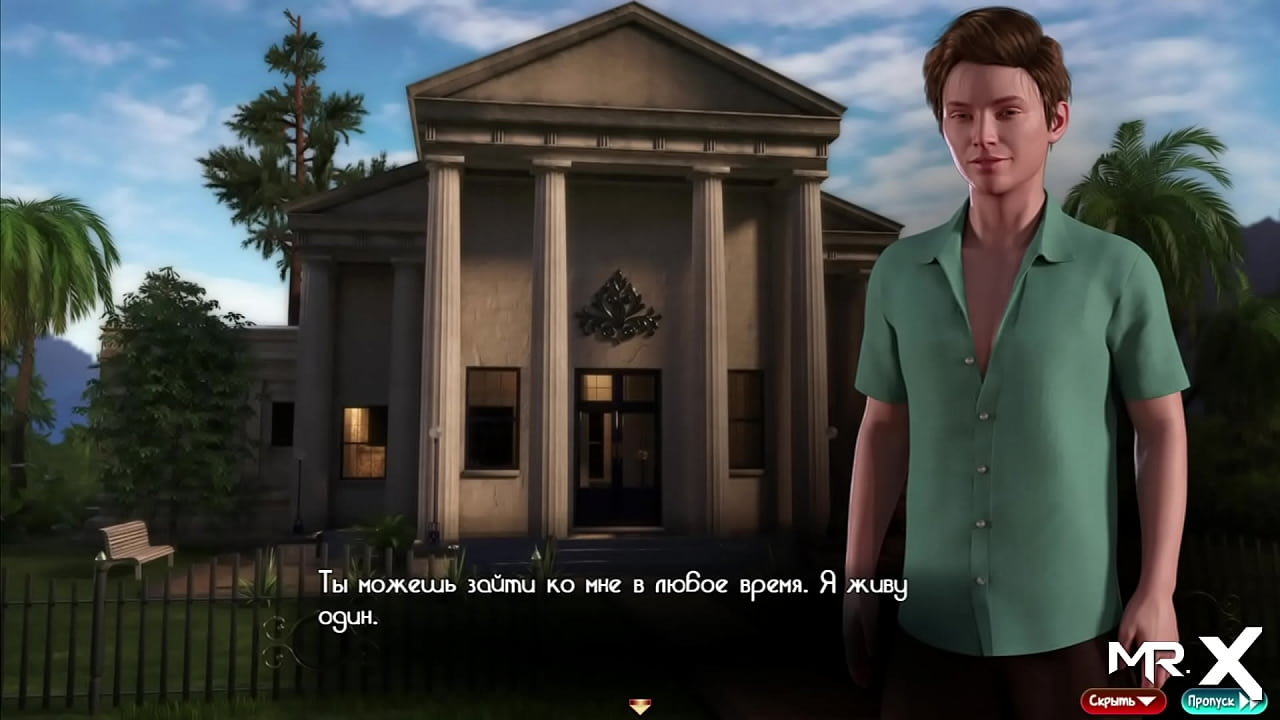Image resolution: width=1280 pixels, height=720 pixels.
Task: Activate the Пропуск (Skip) button
Action: [x=1222, y=701]
